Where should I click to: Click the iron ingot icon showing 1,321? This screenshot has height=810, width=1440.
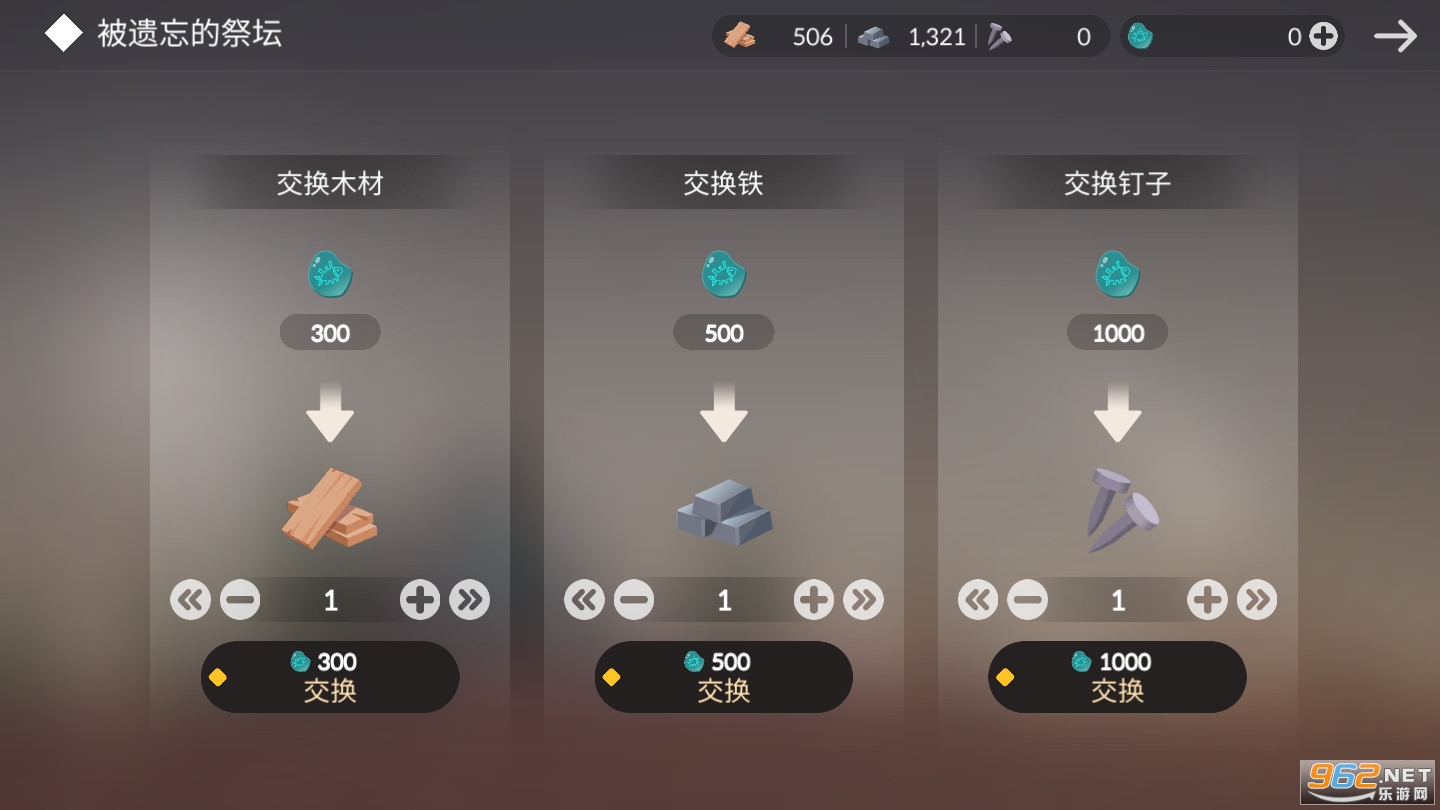click(x=875, y=36)
